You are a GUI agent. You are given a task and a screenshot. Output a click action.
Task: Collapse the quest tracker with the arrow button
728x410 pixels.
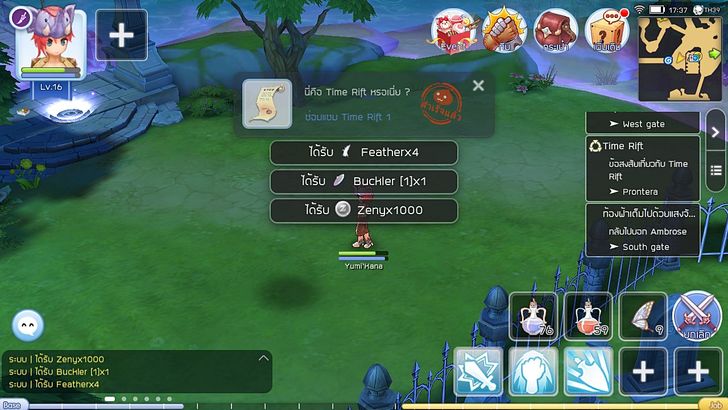point(714,132)
